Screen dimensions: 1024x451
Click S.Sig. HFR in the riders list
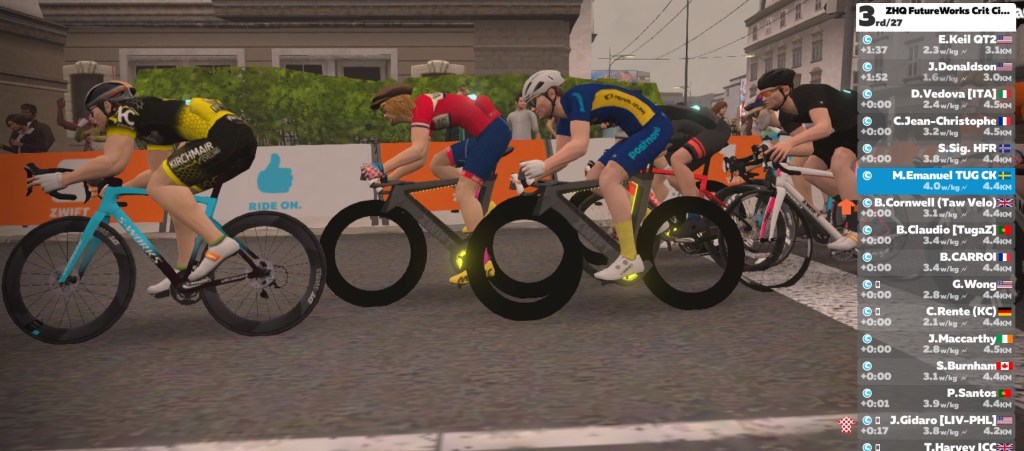[x=937, y=152]
